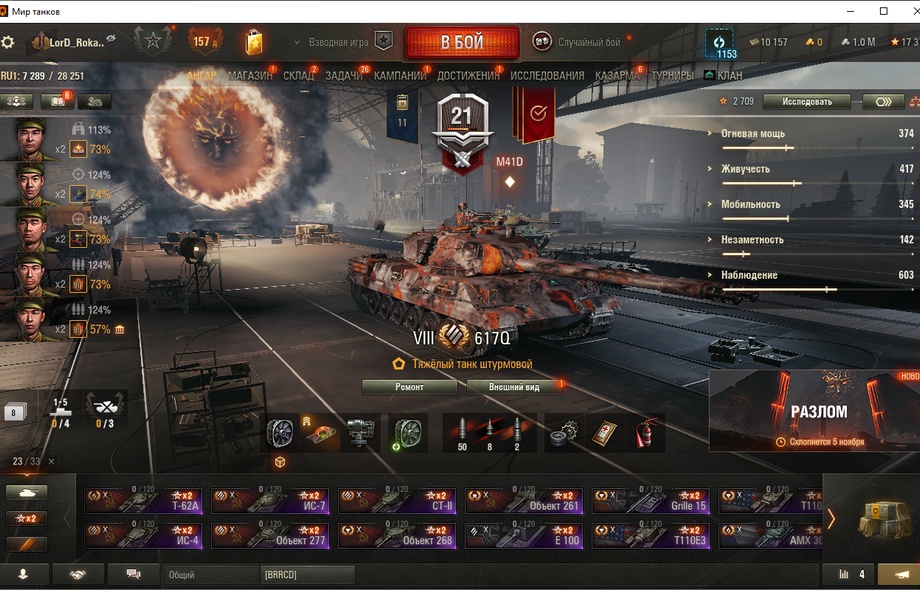920x590 pixels.
Task: Open the game settings gear icon
Action: [x=8, y=42]
